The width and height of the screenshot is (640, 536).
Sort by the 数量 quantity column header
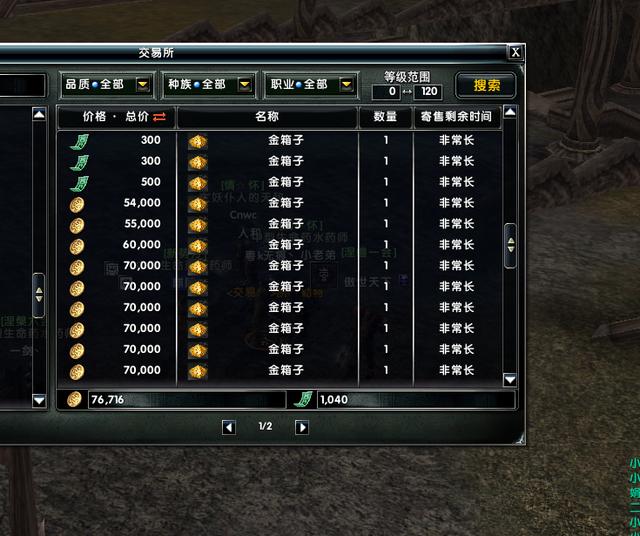[385, 117]
